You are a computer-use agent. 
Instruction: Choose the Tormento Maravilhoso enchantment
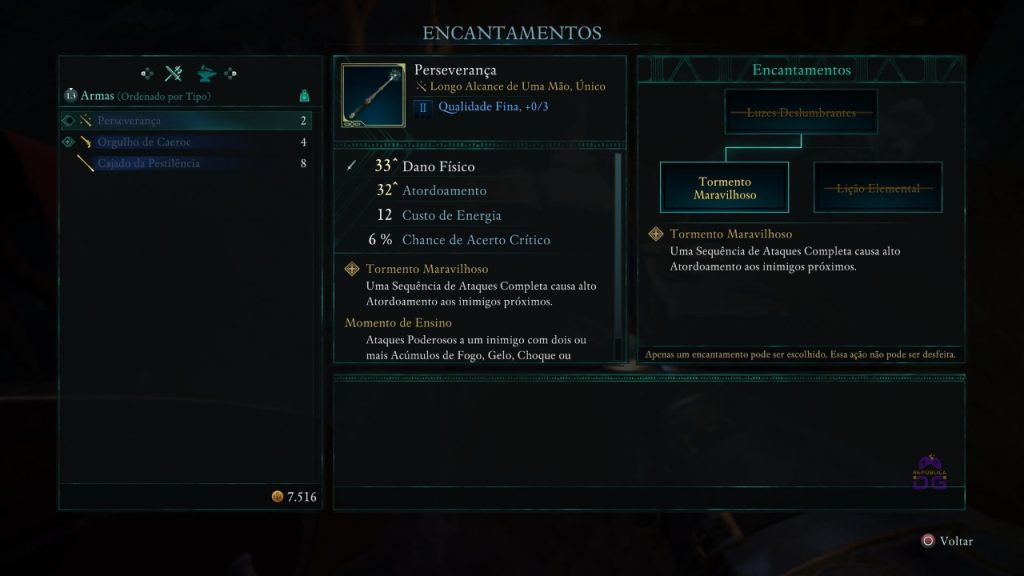[724, 188]
